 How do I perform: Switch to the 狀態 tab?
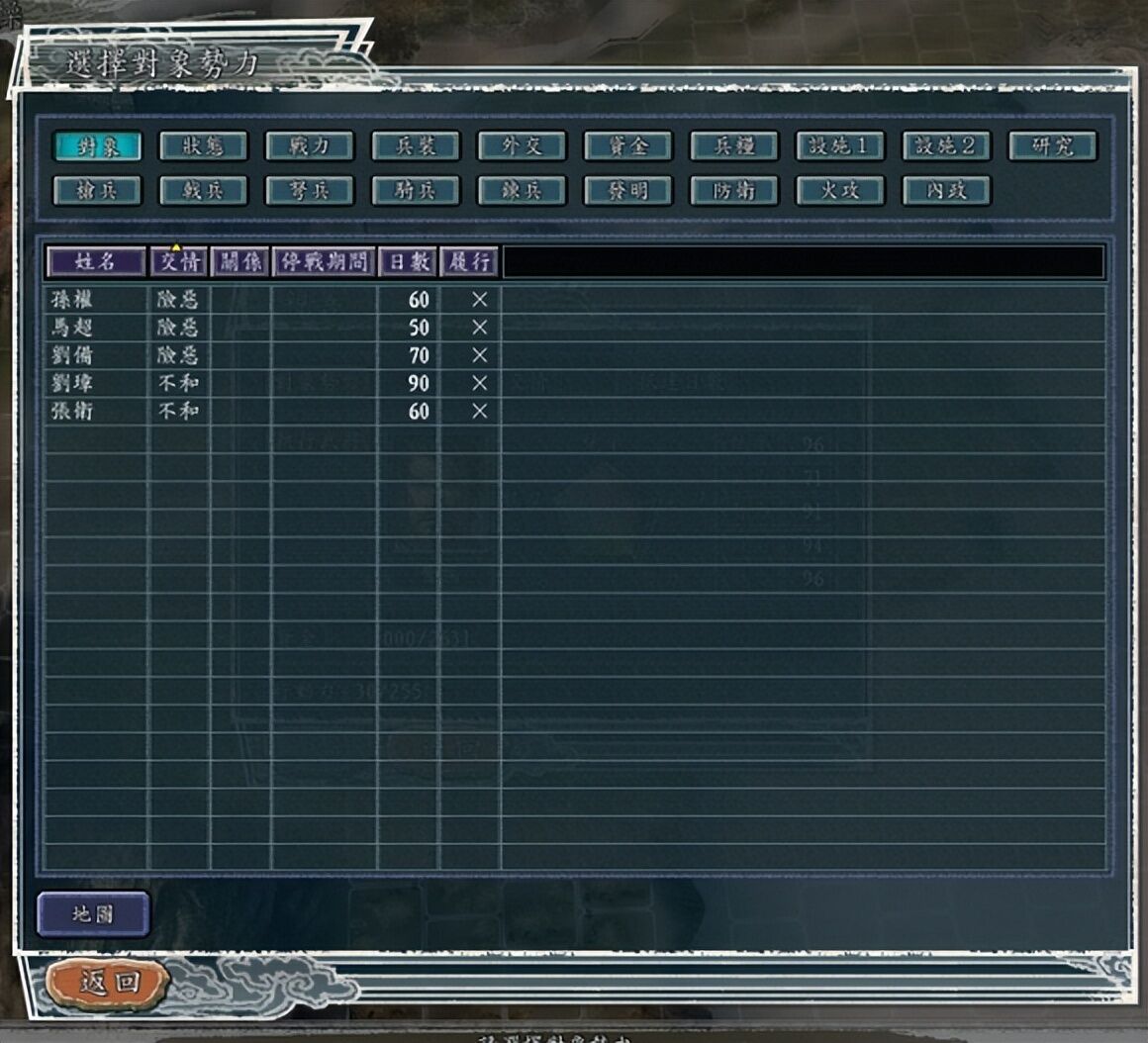tap(203, 146)
